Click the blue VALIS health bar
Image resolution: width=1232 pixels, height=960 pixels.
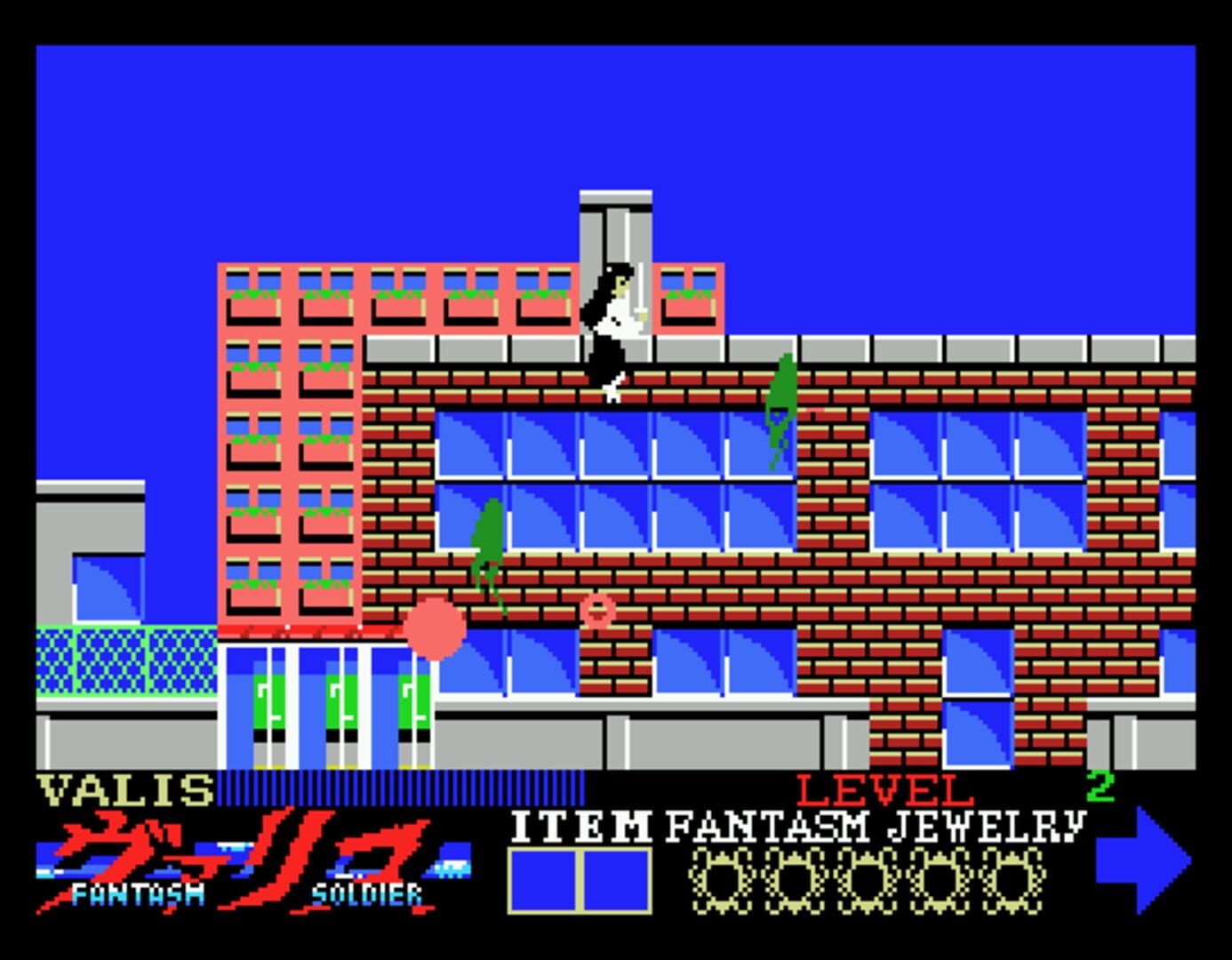click(400, 789)
